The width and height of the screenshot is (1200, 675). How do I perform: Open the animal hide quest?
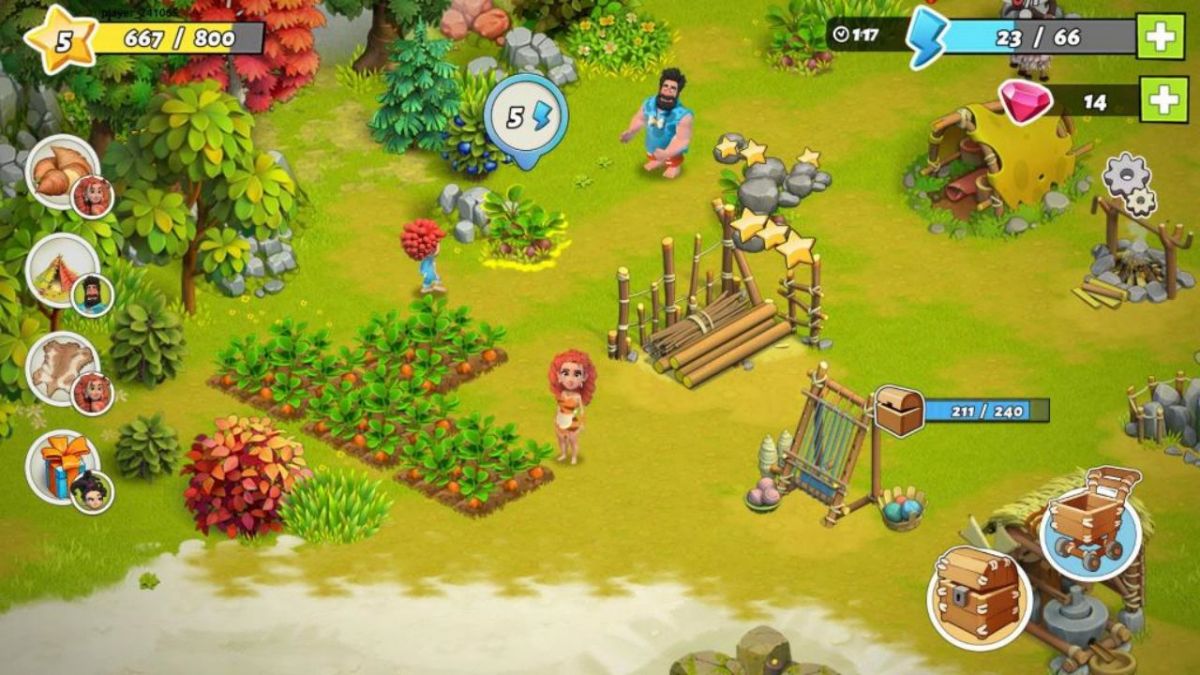point(62,368)
